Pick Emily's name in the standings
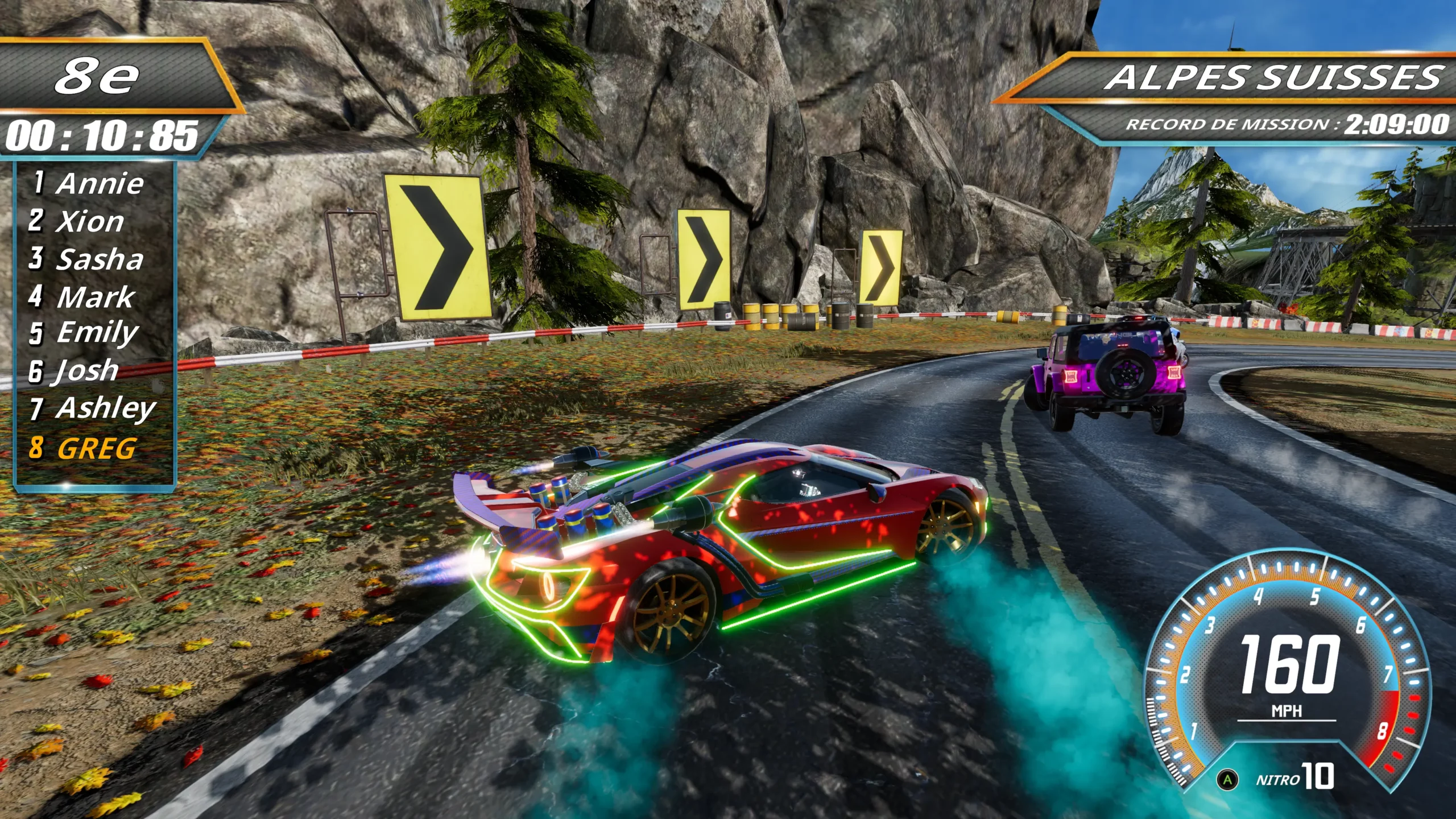The width and height of the screenshot is (1456, 819). coord(84,333)
